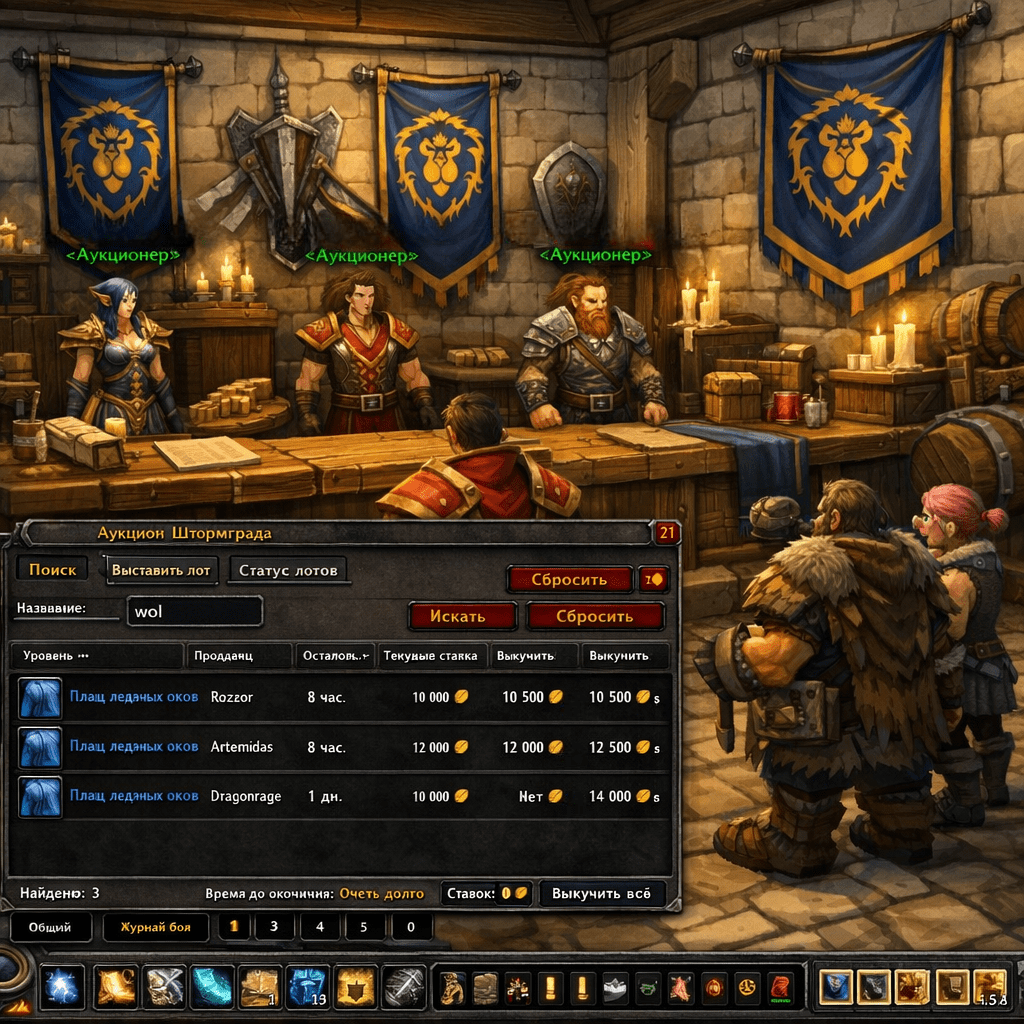Click the red 21 corner button
This screenshot has width=1024, height=1024.
pos(667,533)
